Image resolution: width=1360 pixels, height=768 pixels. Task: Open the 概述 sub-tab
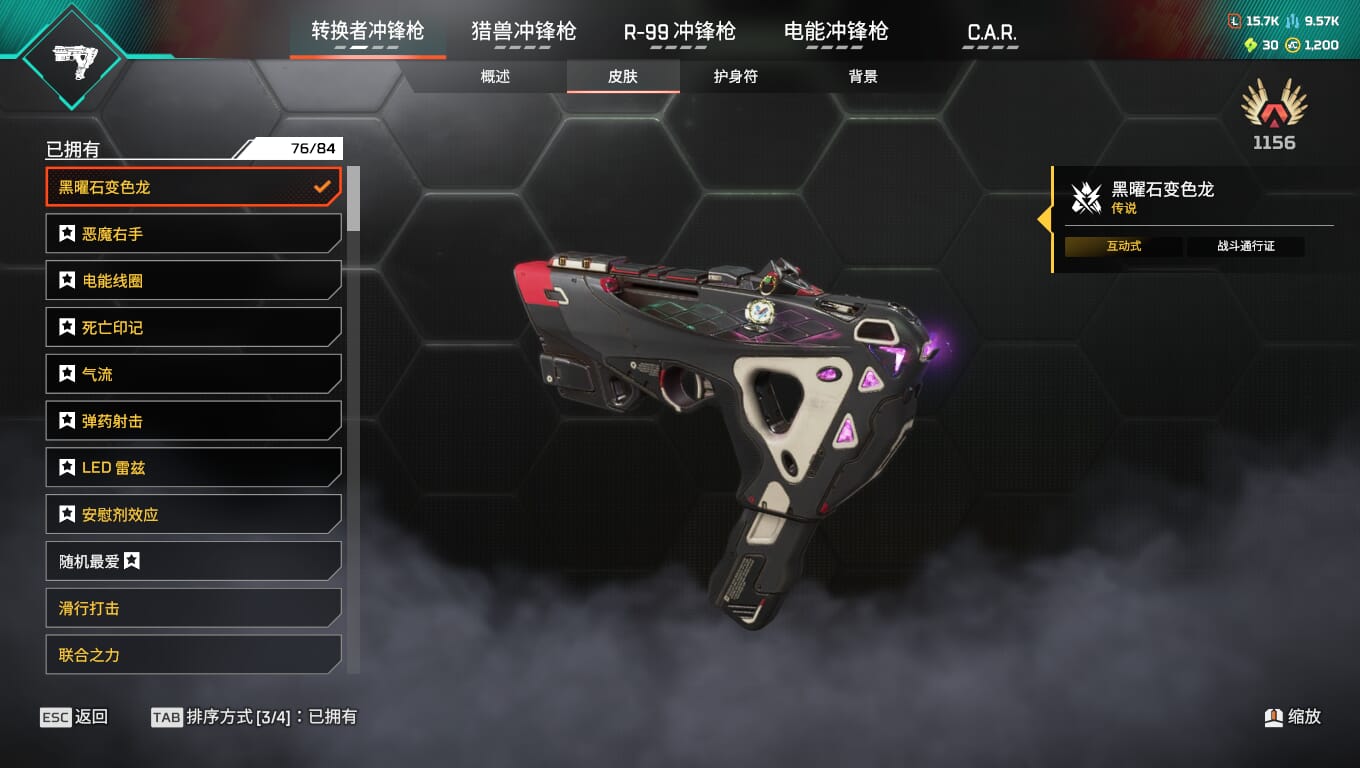495,77
